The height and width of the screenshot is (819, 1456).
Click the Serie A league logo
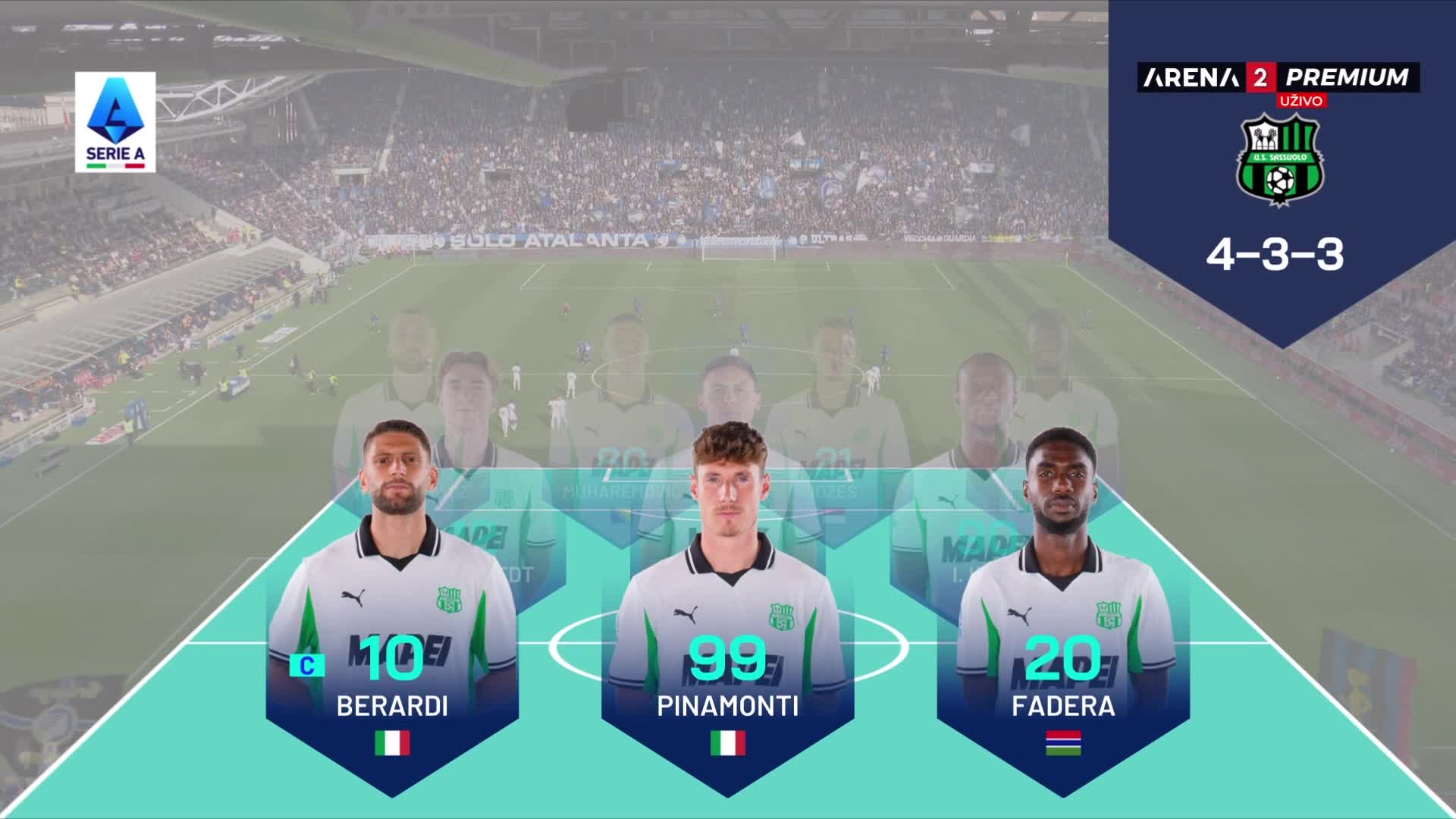(x=115, y=122)
